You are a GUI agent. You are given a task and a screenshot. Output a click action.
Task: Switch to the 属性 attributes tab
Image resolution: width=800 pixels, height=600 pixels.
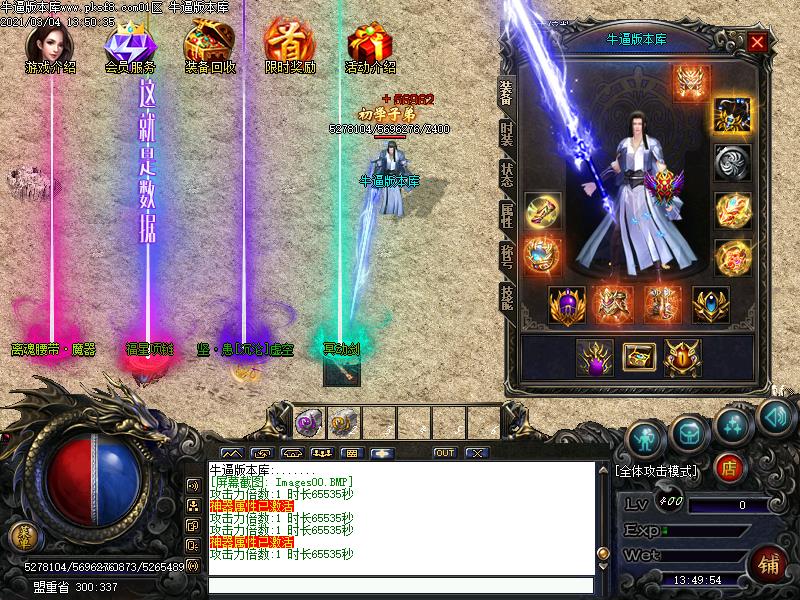(507, 215)
